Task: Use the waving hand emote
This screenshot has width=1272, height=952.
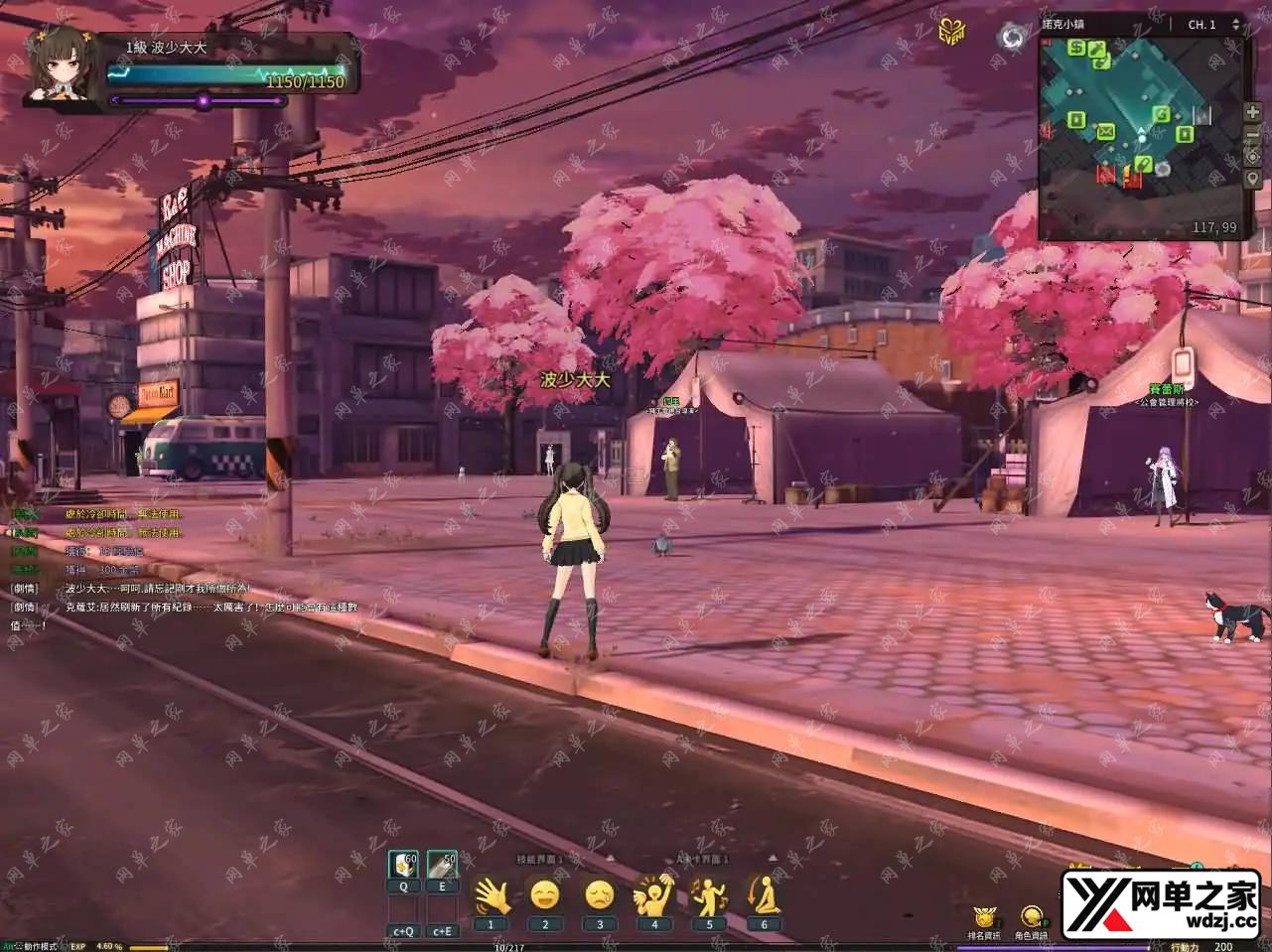Action: point(491,896)
